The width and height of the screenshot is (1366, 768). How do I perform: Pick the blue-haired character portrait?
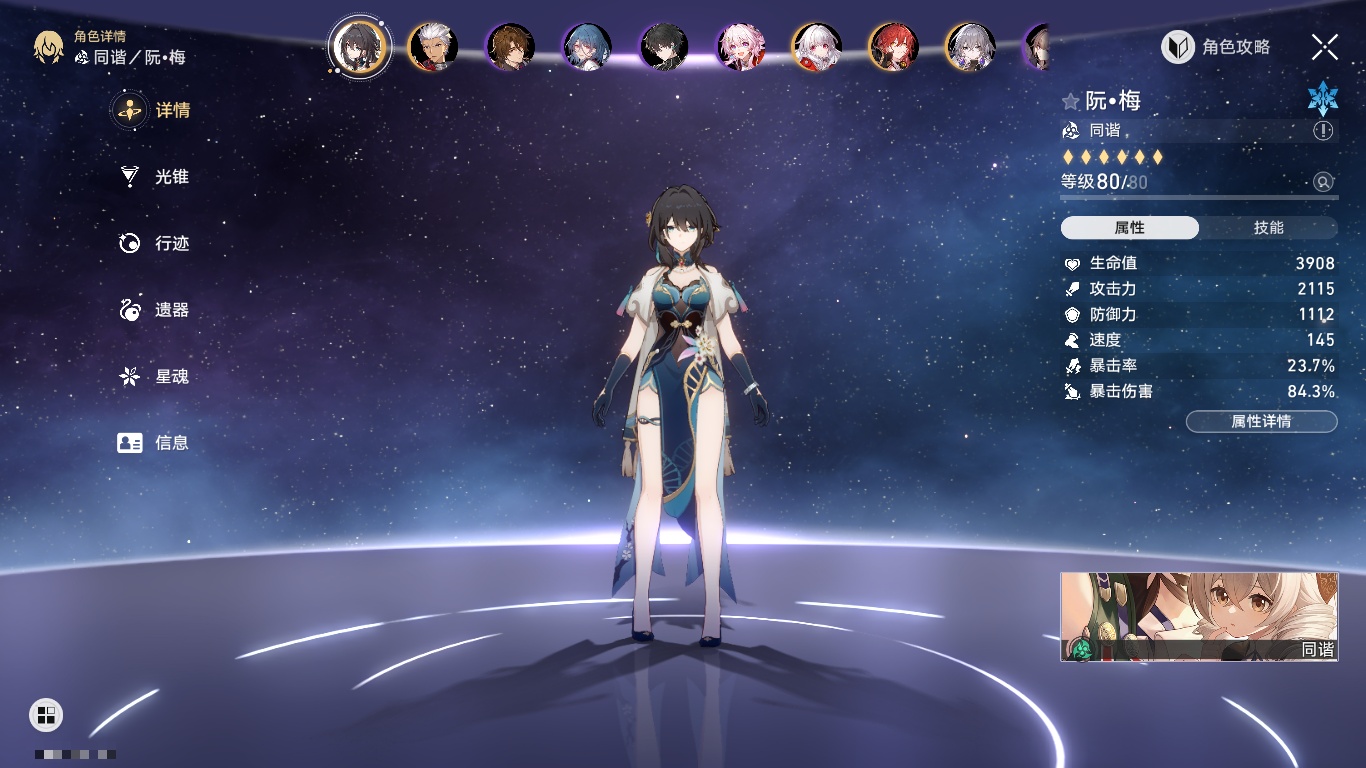tap(587, 47)
